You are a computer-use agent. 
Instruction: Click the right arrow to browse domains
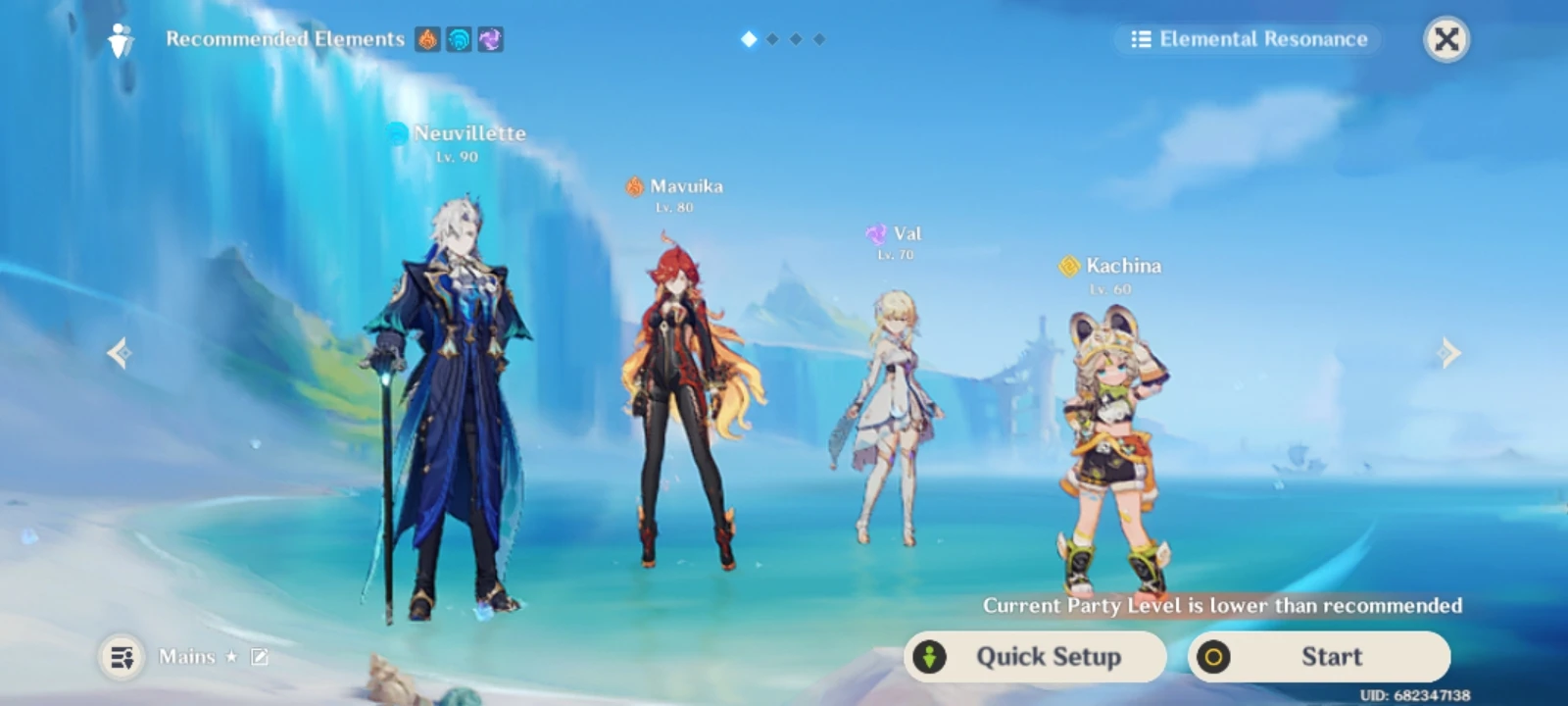point(1449,353)
